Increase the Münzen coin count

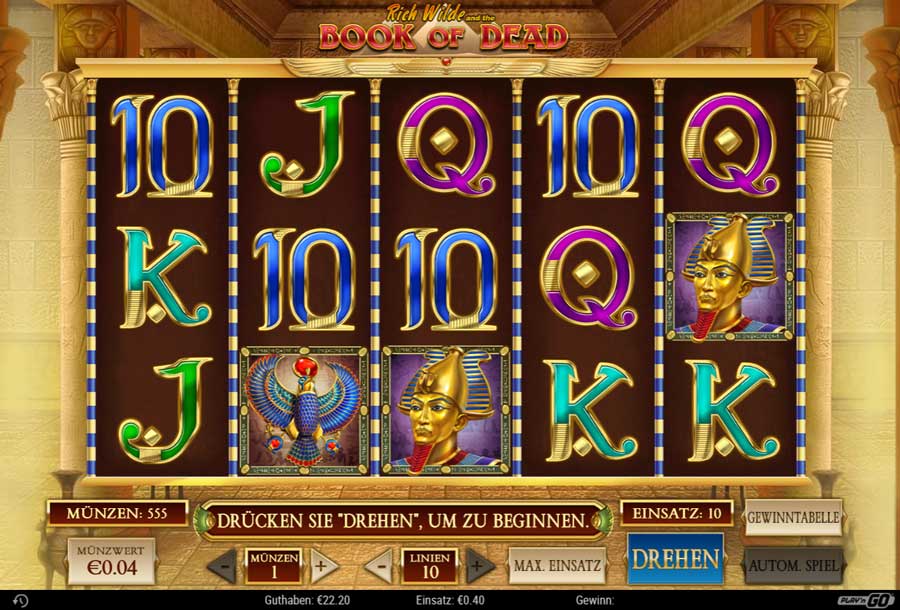(x=321, y=566)
